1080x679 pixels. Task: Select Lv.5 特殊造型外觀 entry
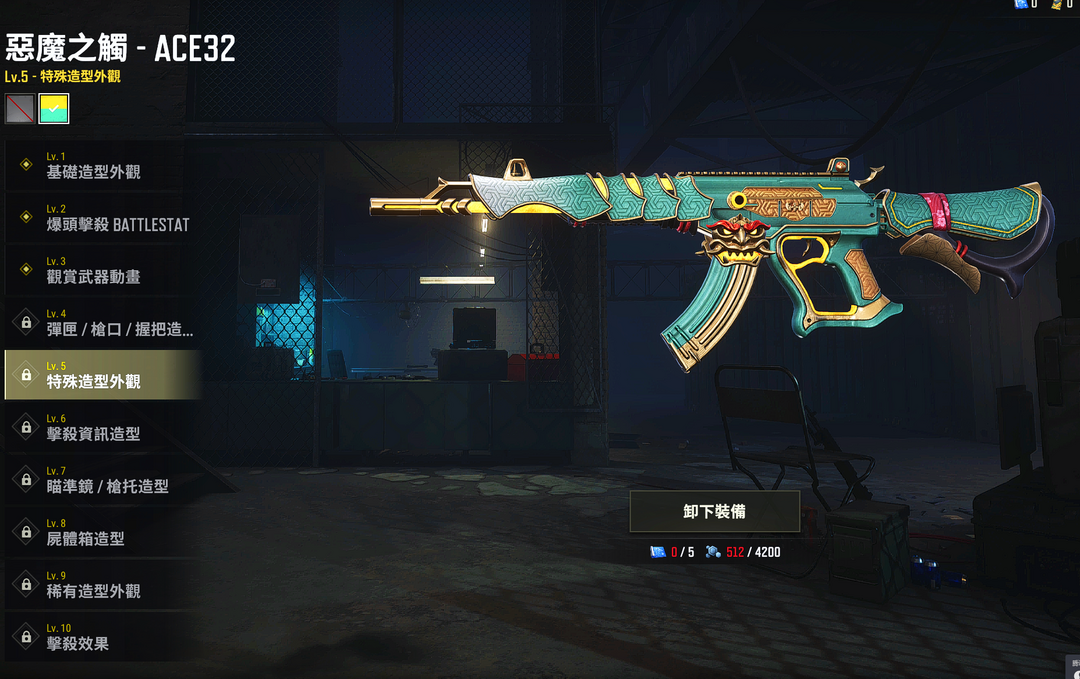pos(100,375)
